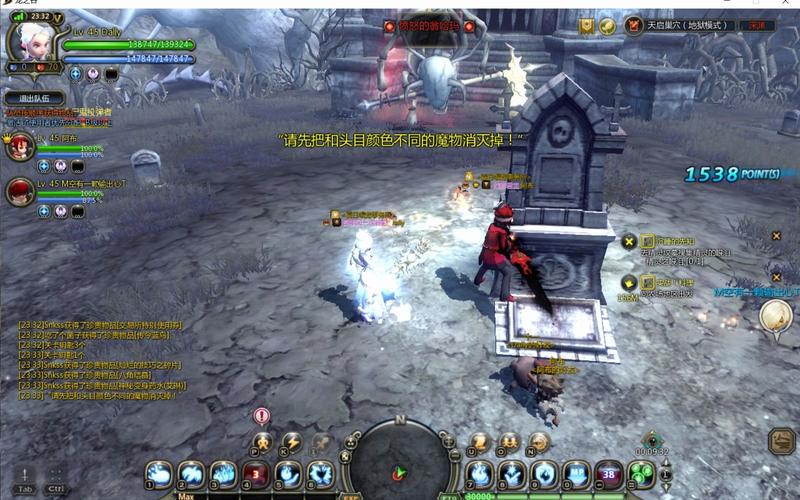Click the menu button with key P
Image resolution: width=800 pixels, height=500 pixels.
[x=262, y=441]
